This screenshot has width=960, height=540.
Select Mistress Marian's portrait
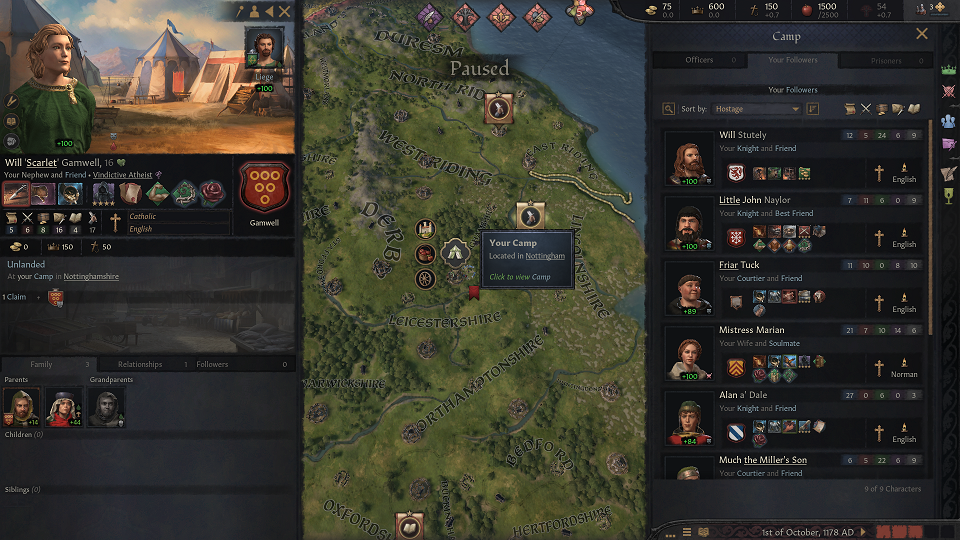pos(688,354)
